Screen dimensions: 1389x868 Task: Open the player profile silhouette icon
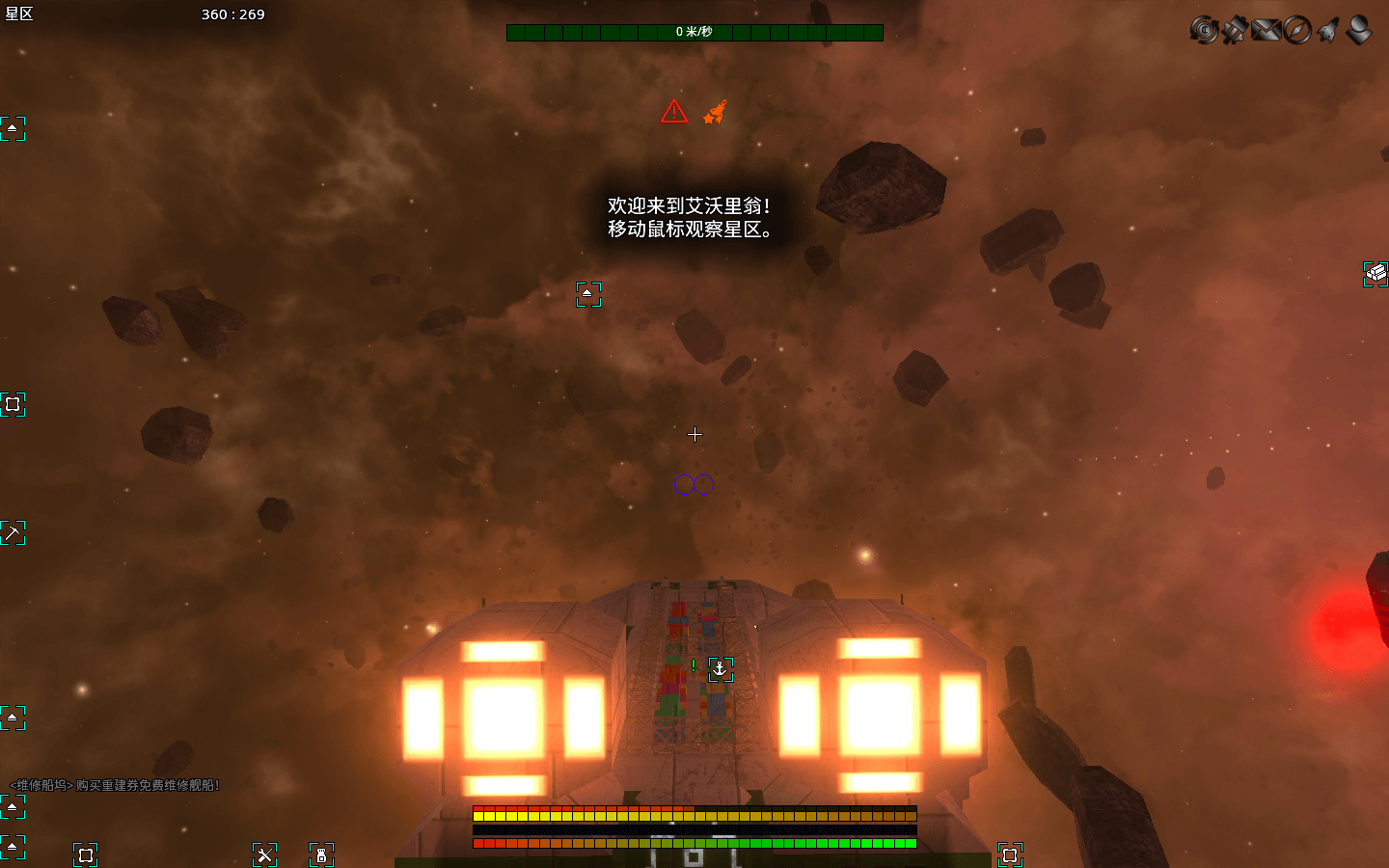(x=1359, y=30)
